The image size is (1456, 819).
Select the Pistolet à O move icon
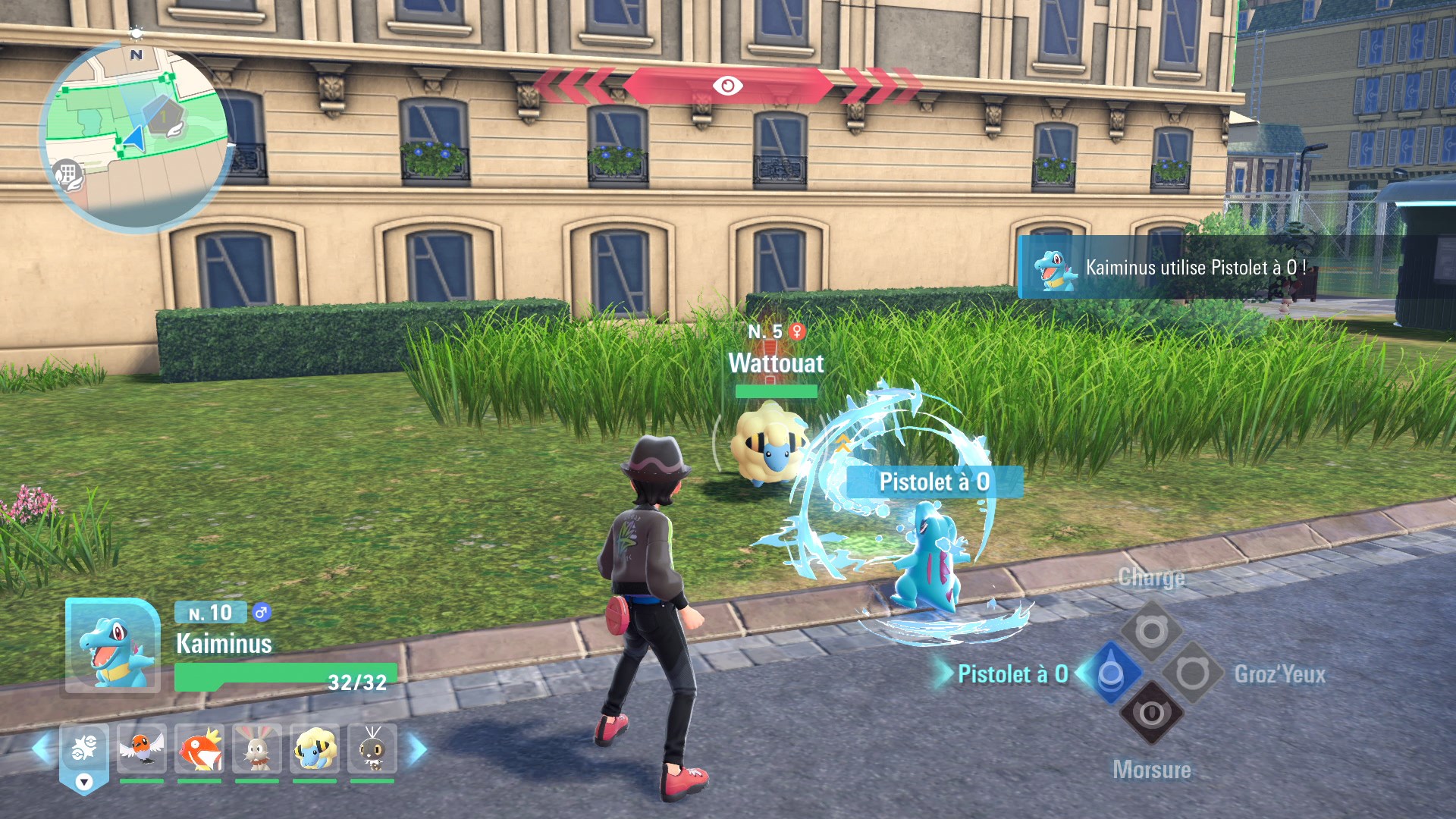[x=1111, y=673]
